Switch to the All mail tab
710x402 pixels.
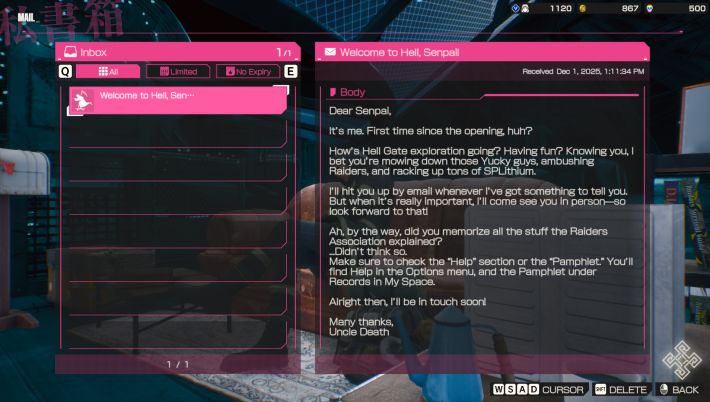click(x=109, y=71)
